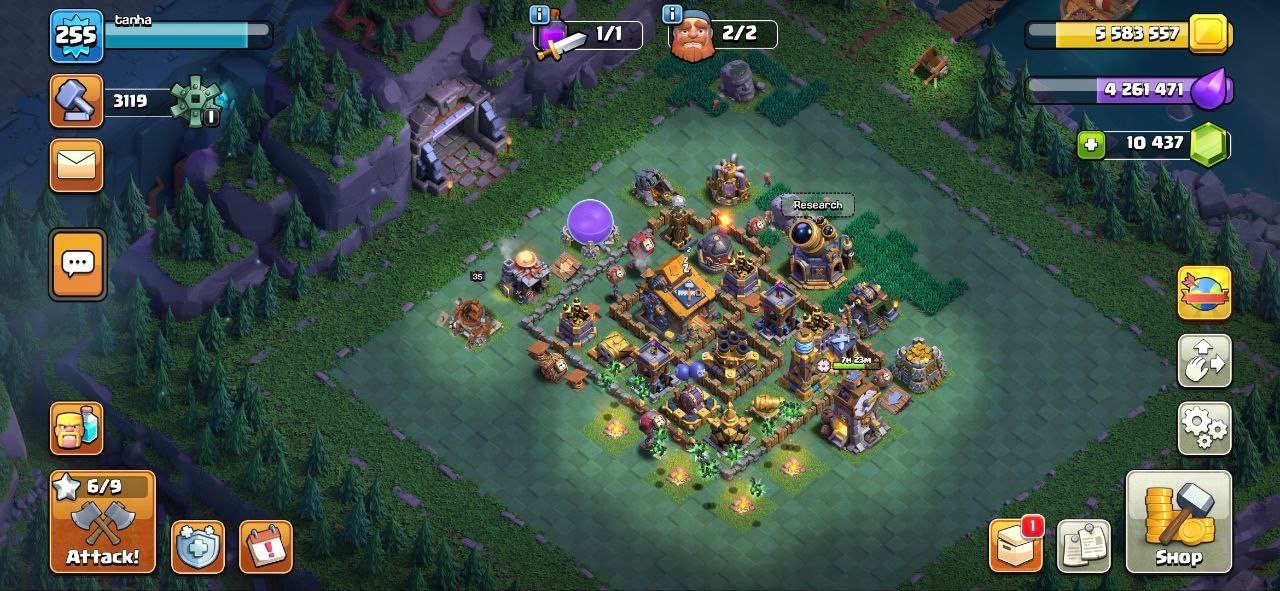Open the pinned notes button
The width and height of the screenshot is (1280, 591).
pos(1083,546)
